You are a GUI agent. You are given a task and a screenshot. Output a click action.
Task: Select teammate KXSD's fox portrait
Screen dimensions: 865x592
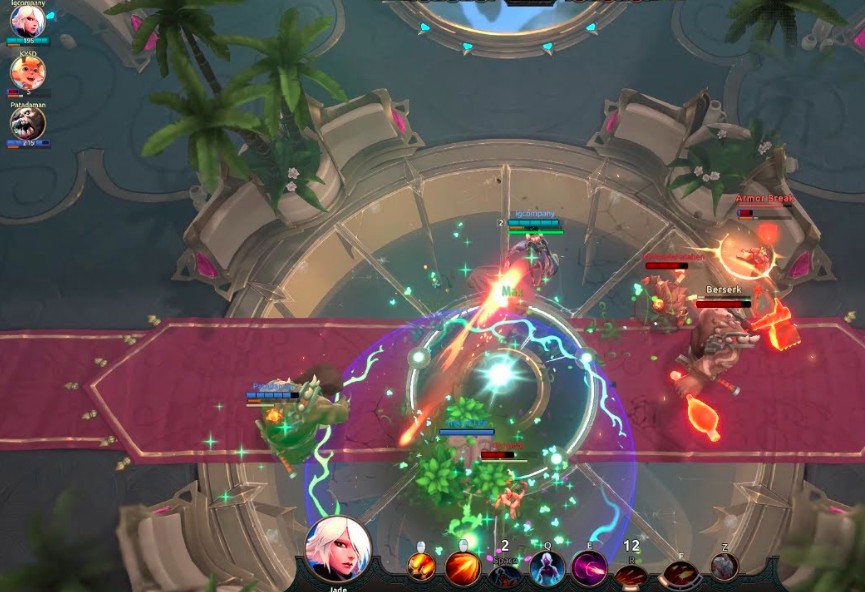27,71
